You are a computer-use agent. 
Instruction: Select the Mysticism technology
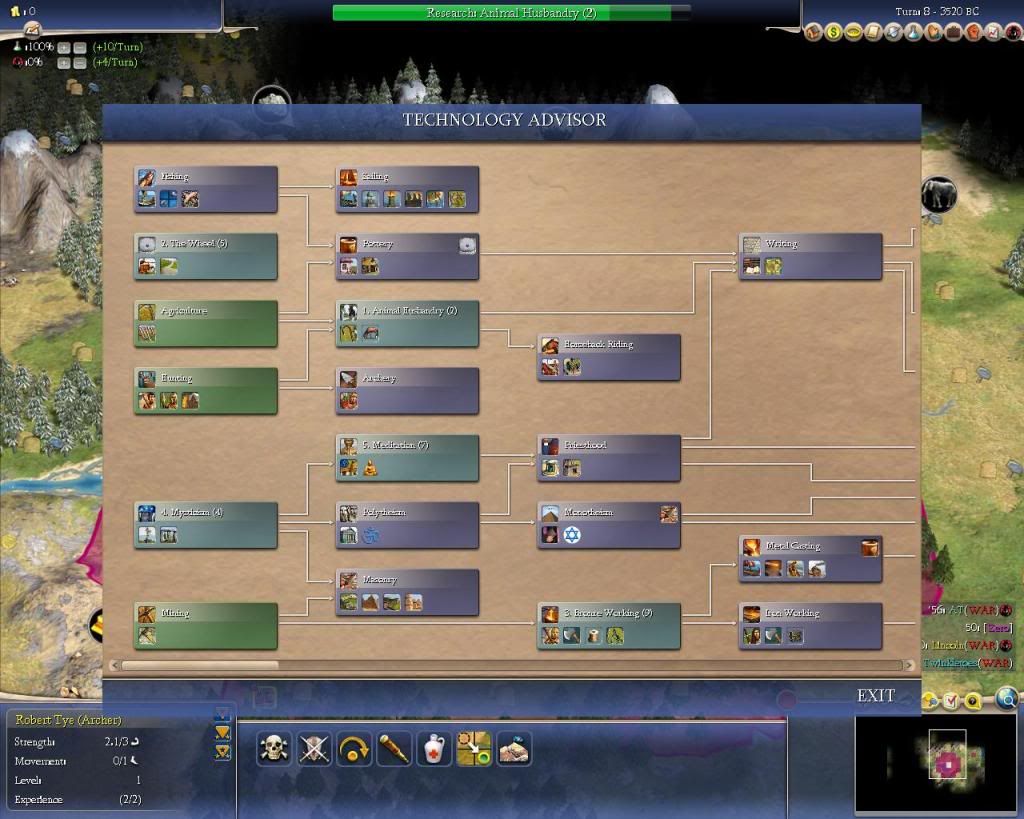pos(206,525)
